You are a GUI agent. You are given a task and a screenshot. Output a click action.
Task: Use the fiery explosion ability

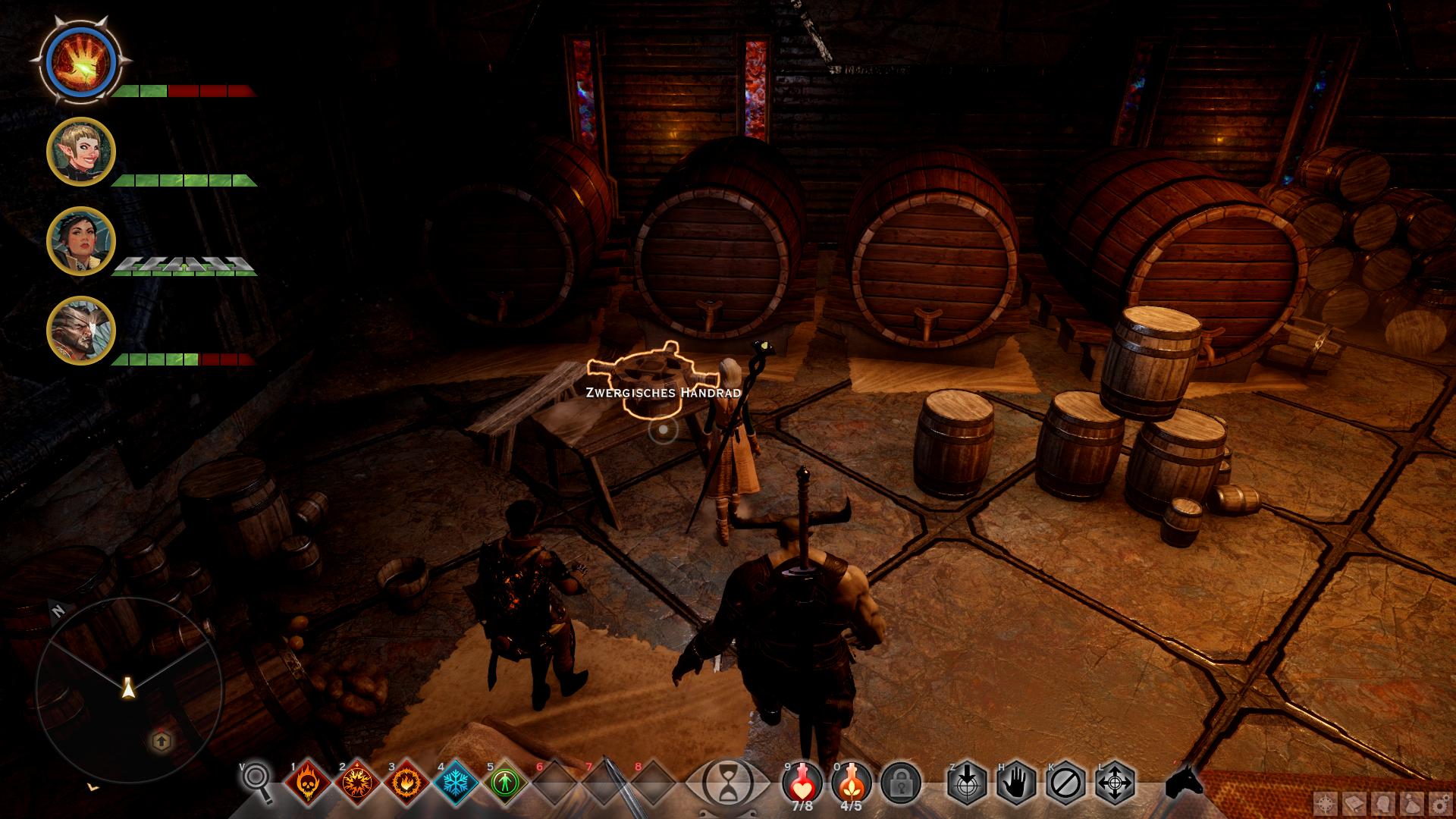[x=356, y=783]
